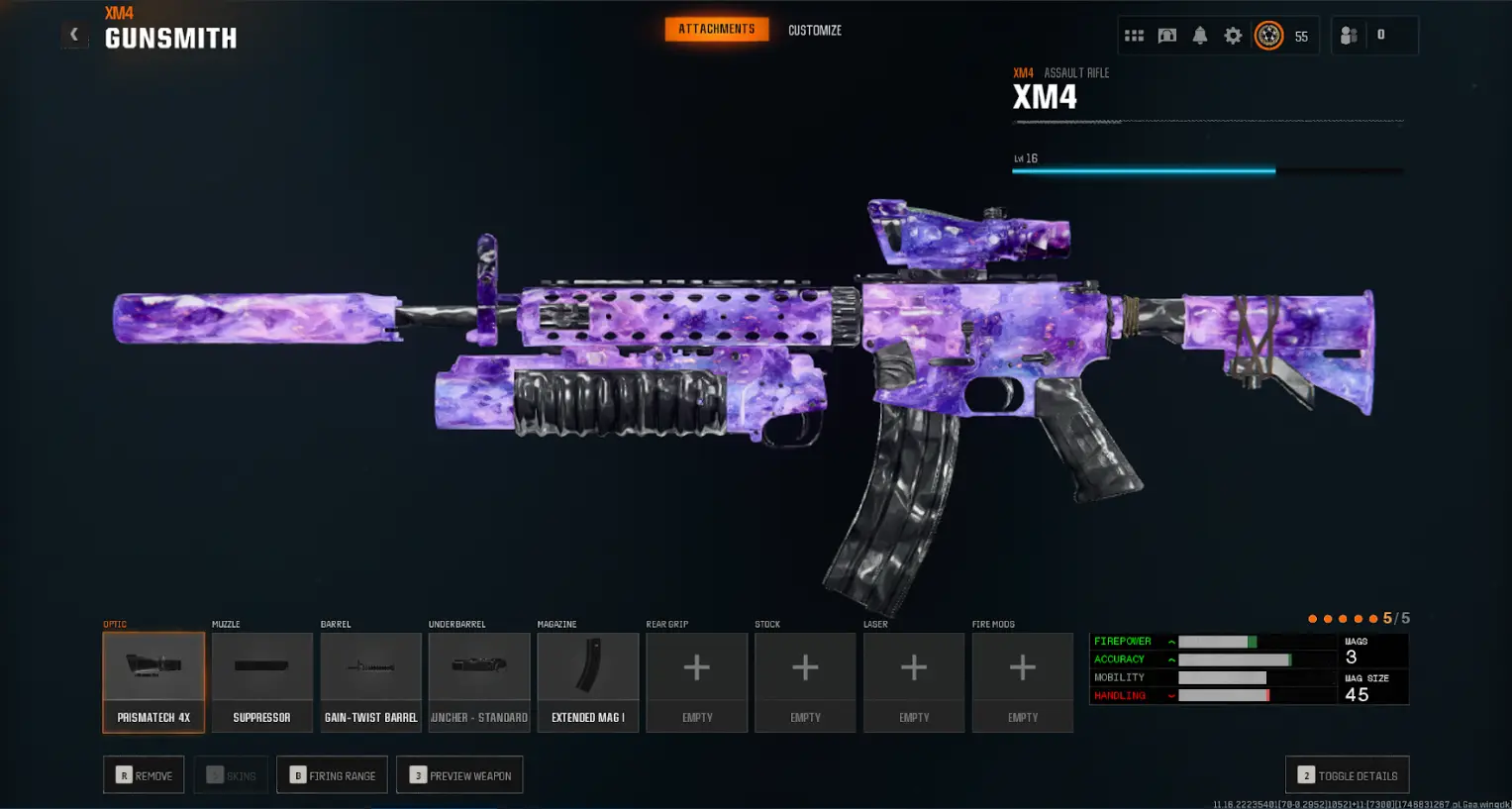
Task: Toggle the weapon details panel
Action: pos(1347,775)
